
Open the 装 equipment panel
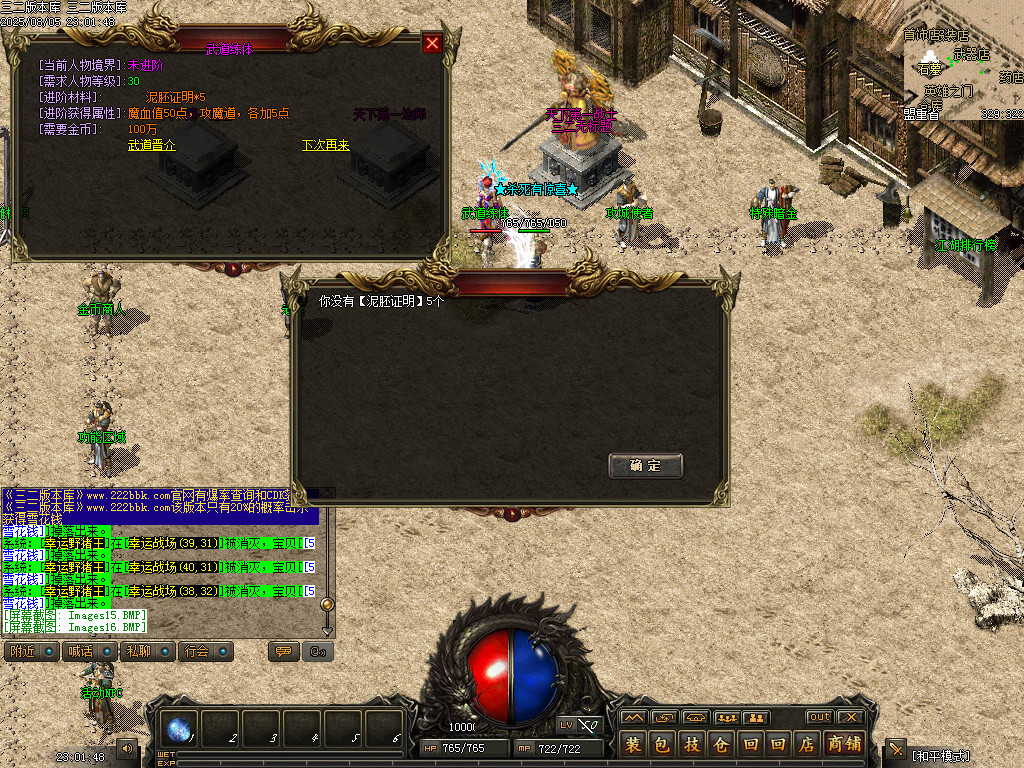[x=633, y=744]
